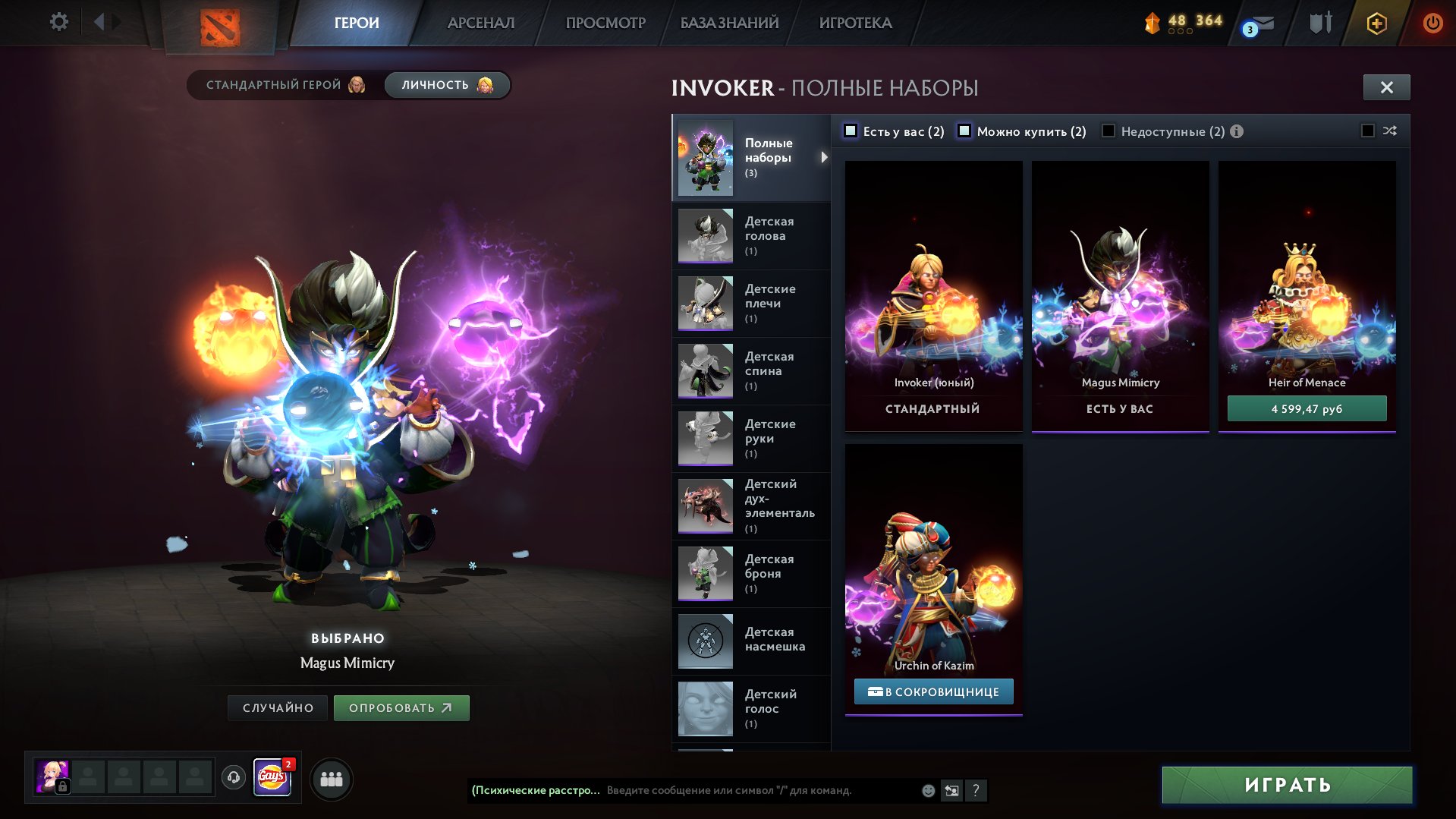The height and width of the screenshot is (819, 1456).
Task: Focus the chat message input field
Action: 759,790
